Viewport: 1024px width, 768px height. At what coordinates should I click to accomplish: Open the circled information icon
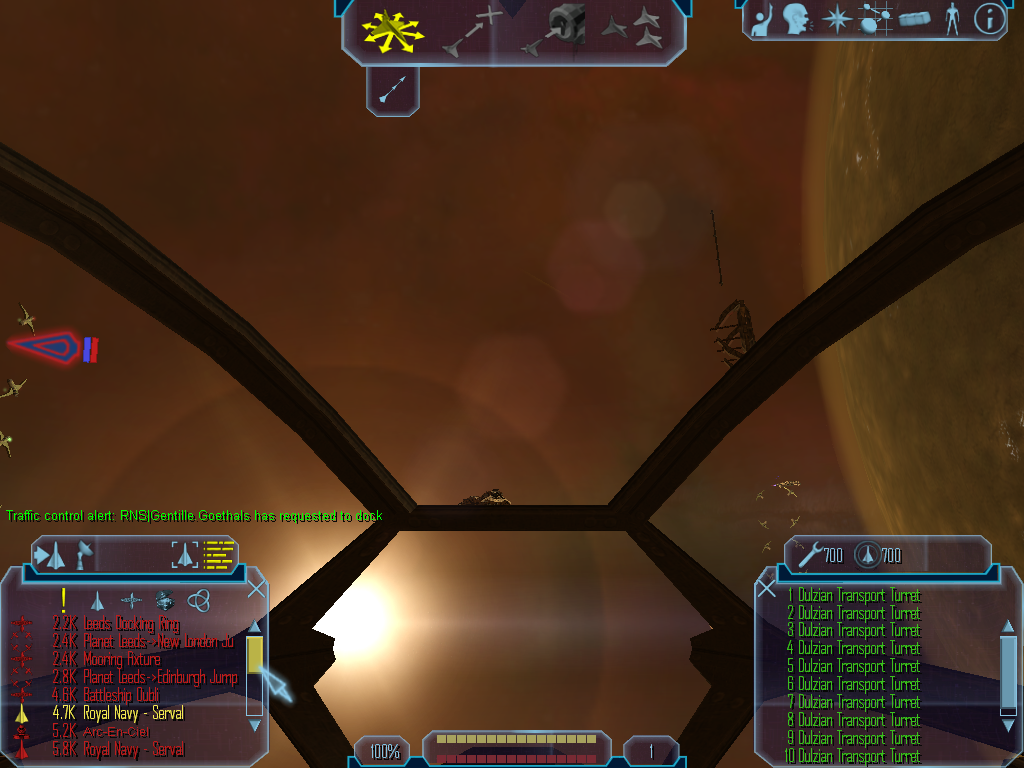pos(989,19)
